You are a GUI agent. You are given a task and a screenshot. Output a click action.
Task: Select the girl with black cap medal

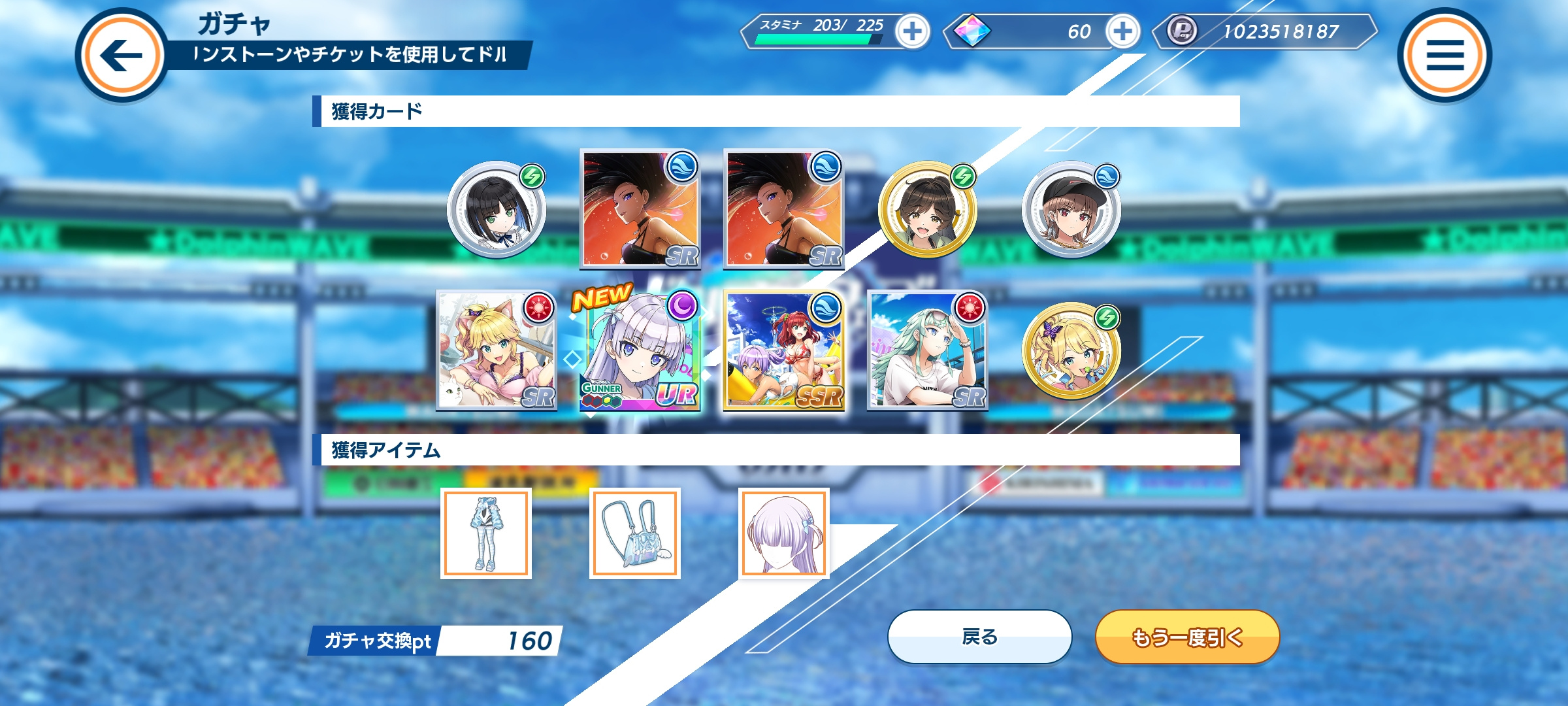pyautogui.click(x=1071, y=210)
